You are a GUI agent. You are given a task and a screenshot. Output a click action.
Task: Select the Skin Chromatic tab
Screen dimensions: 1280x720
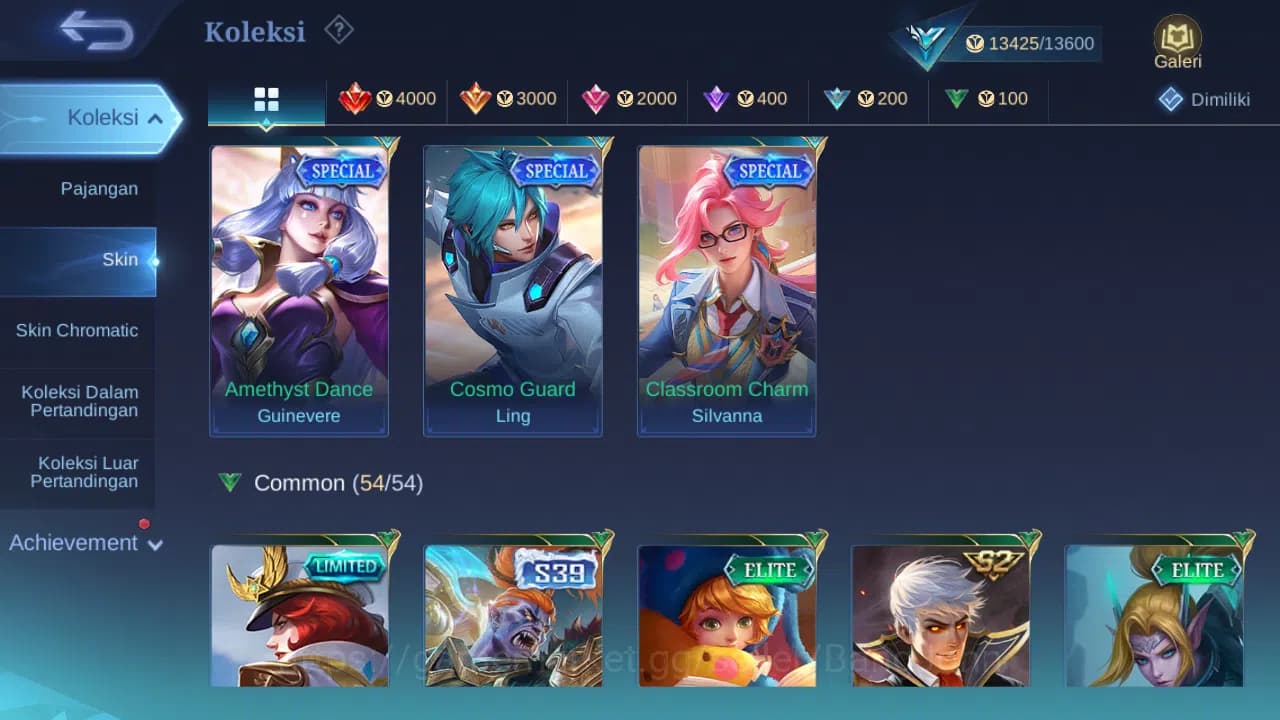[x=78, y=330]
